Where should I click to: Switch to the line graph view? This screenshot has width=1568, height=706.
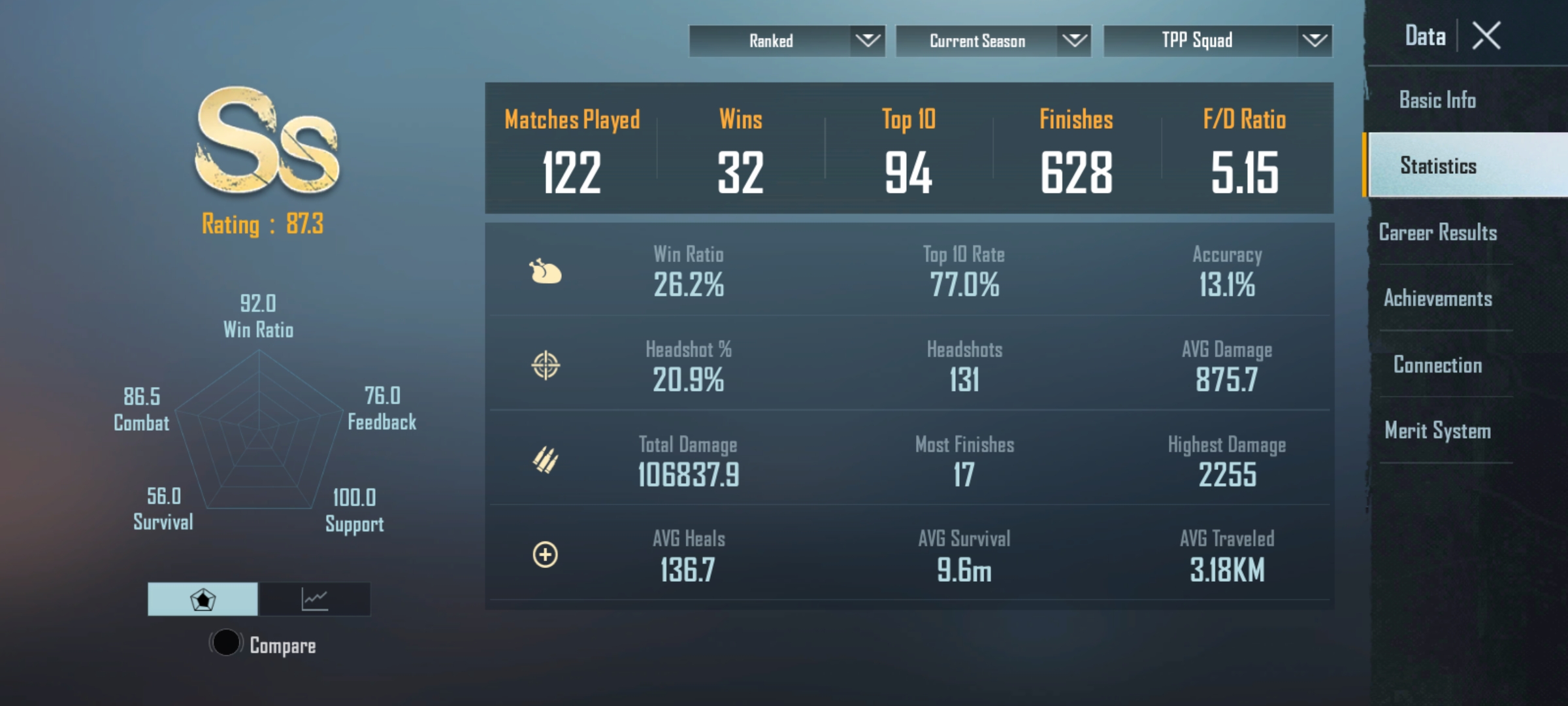click(x=314, y=599)
